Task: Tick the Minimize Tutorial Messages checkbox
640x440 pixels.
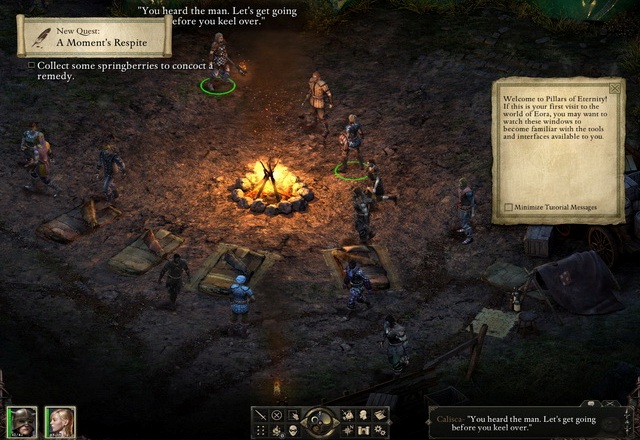Action: [509, 207]
